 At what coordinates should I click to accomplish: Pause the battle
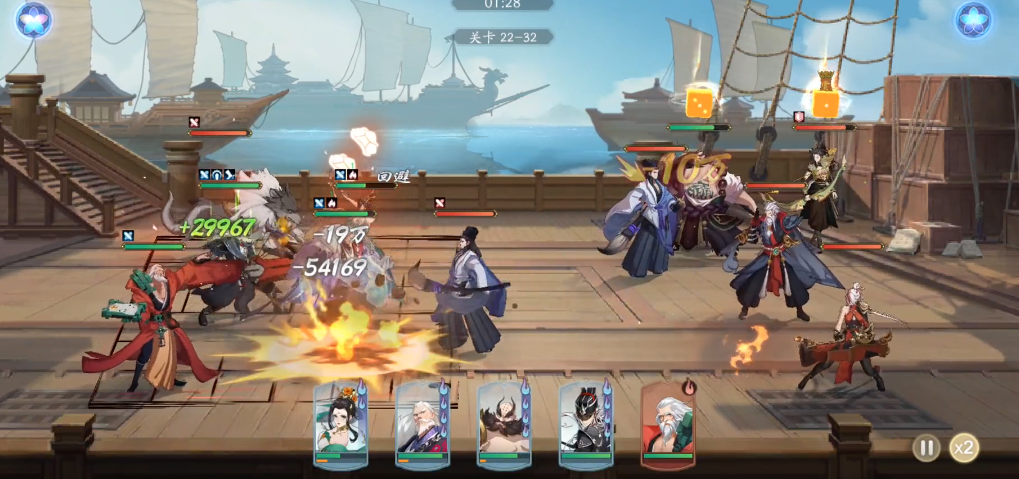click(x=926, y=447)
